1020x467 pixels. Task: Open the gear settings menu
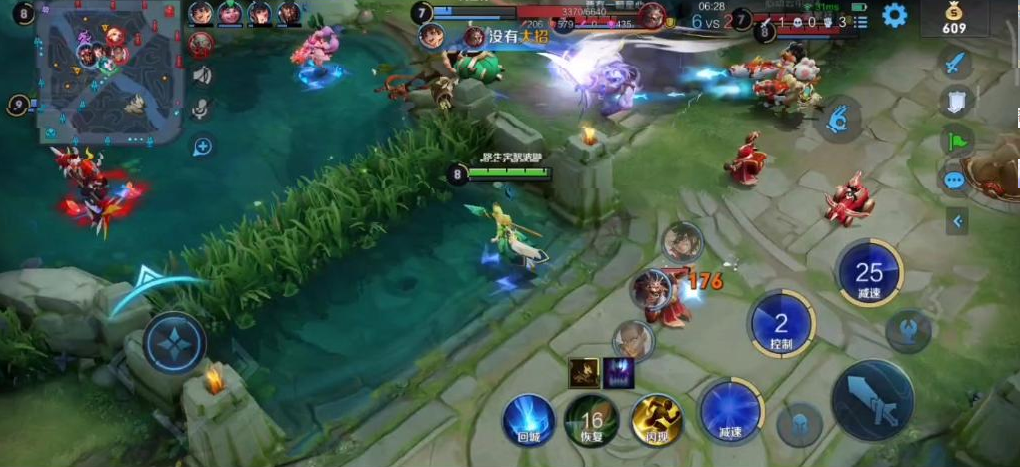pyautogui.click(x=894, y=15)
